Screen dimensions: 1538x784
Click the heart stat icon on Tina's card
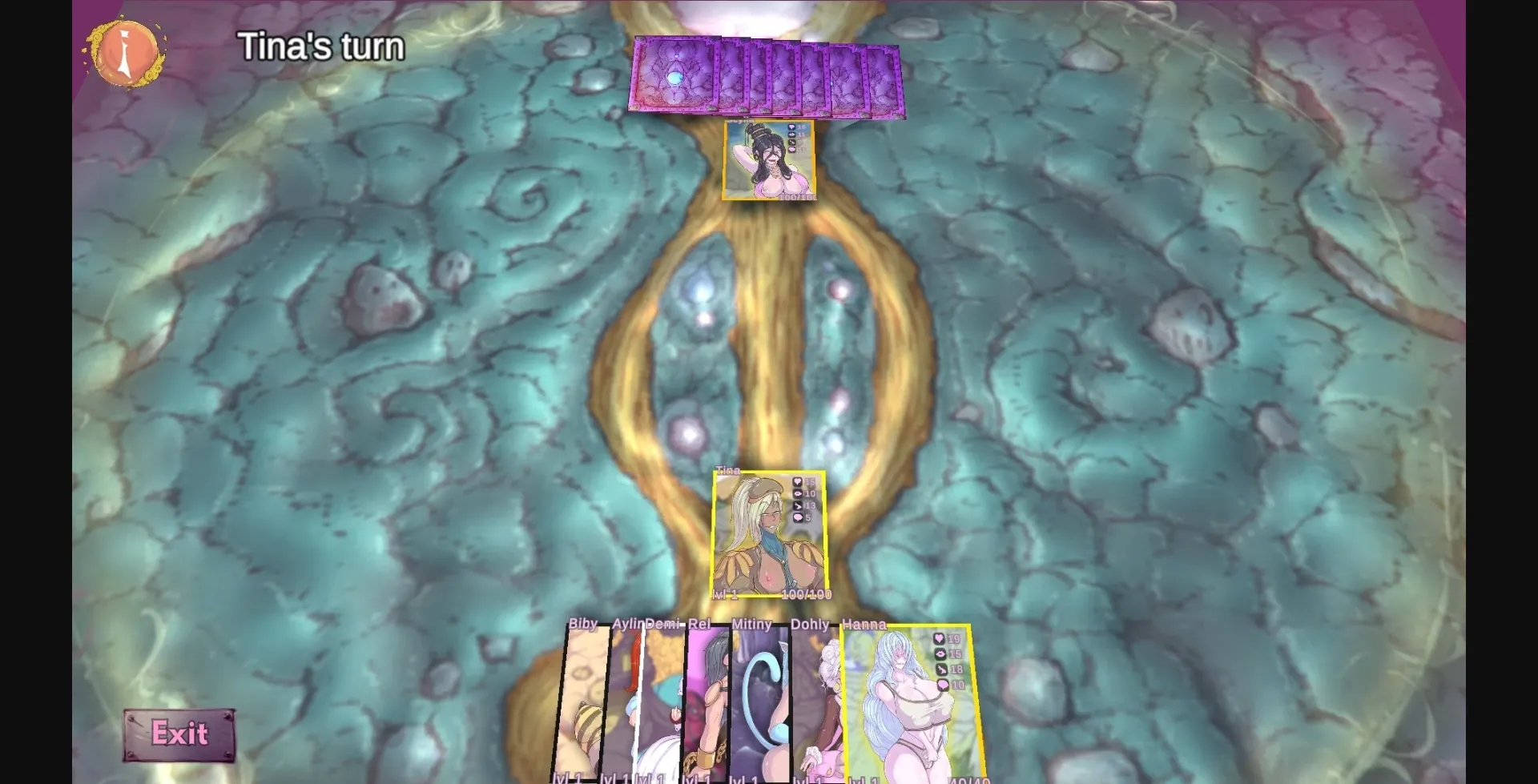click(797, 481)
